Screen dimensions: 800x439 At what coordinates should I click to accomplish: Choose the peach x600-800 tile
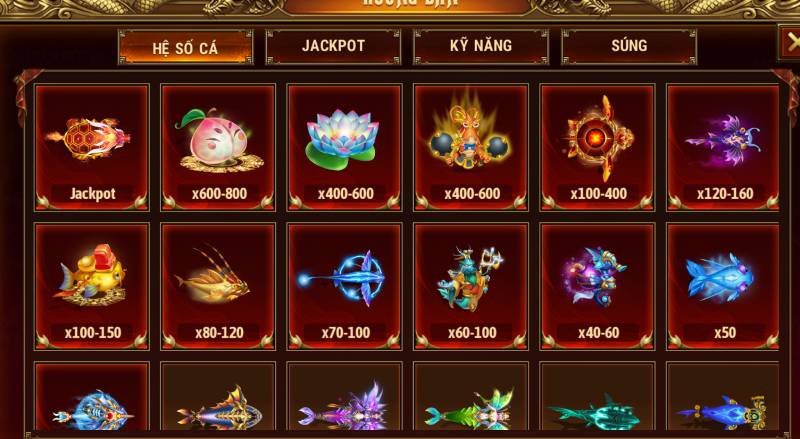coord(218,147)
